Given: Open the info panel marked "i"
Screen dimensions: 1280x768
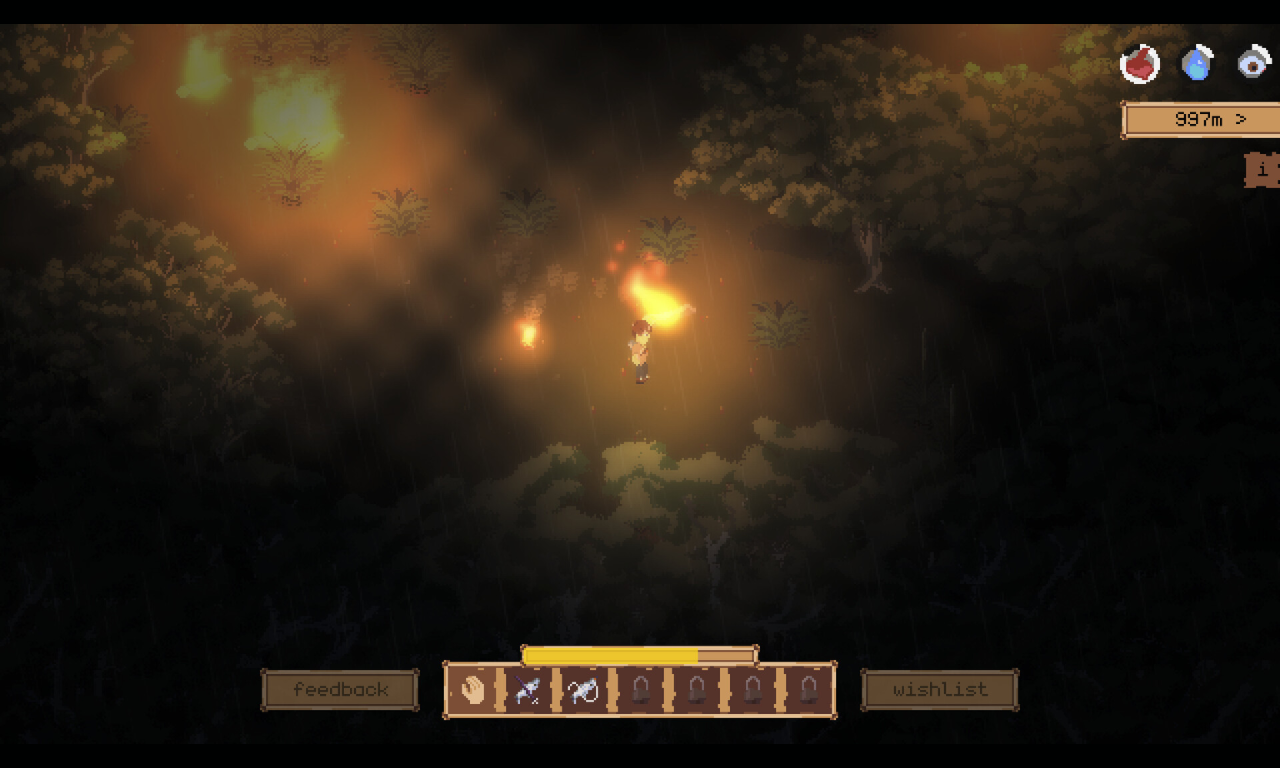Looking at the screenshot, I should [x=1263, y=170].
